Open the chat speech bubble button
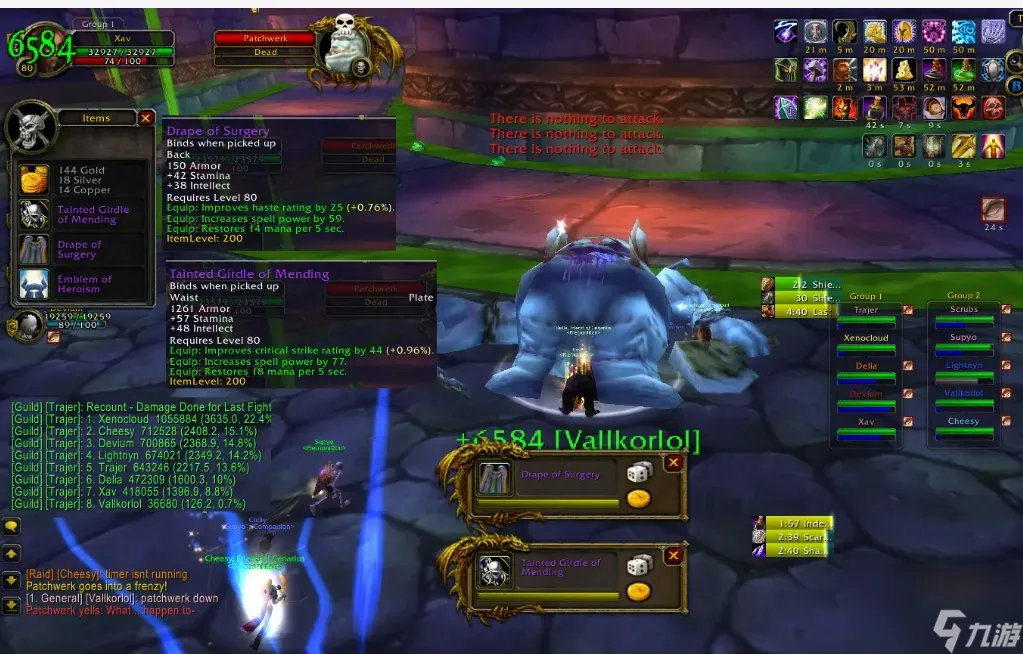 click(x=12, y=526)
